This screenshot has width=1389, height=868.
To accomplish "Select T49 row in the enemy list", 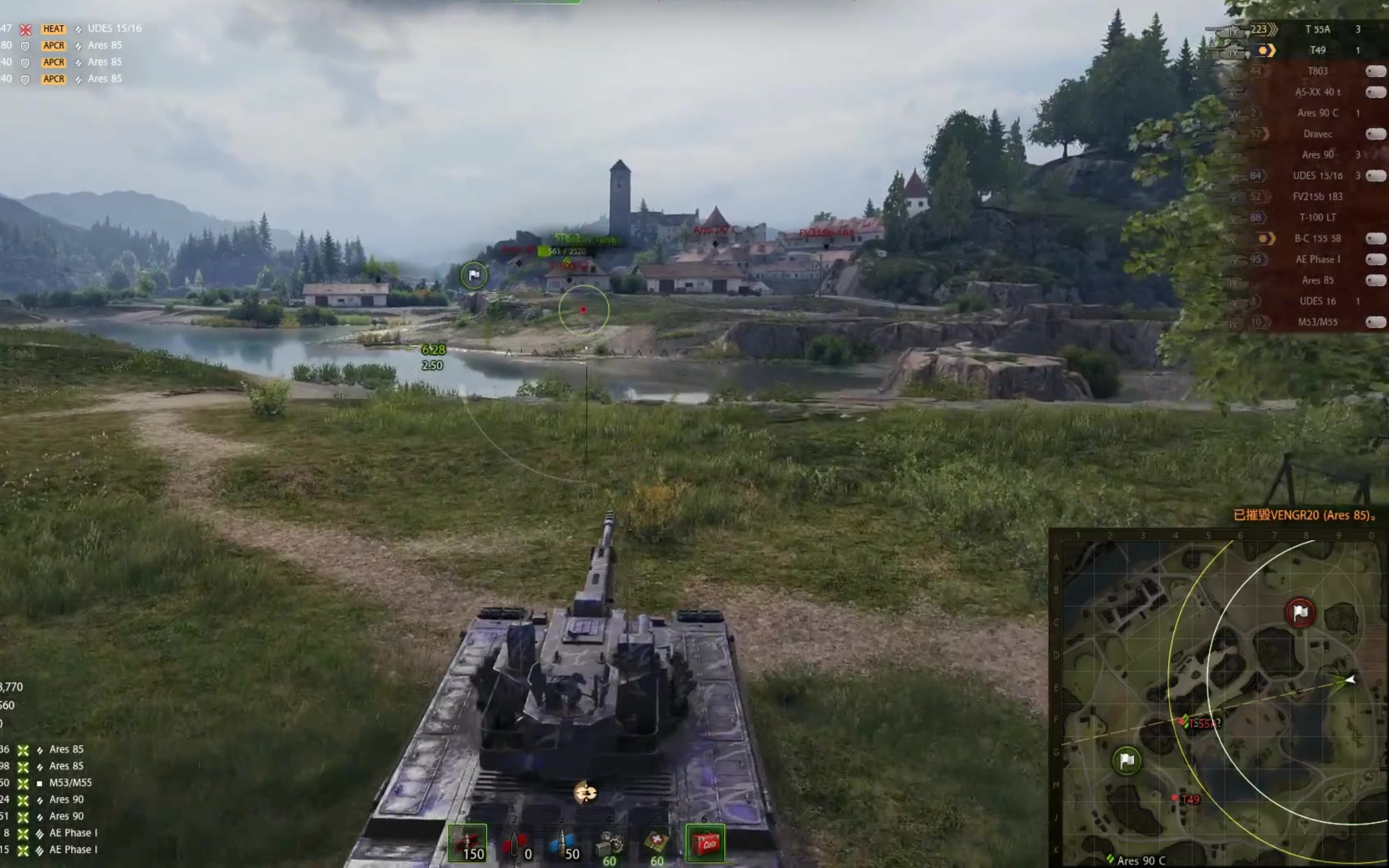I will (x=1317, y=50).
